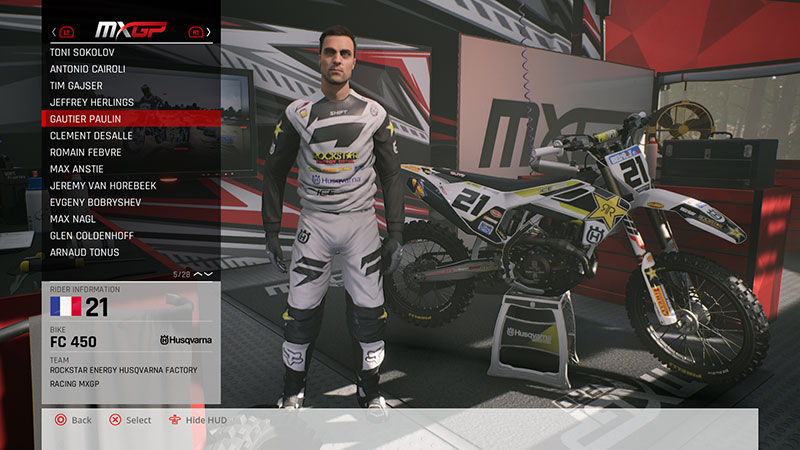The height and width of the screenshot is (450, 800).
Task: Pick Glen Coldenhoff as rider
Action: [x=93, y=236]
